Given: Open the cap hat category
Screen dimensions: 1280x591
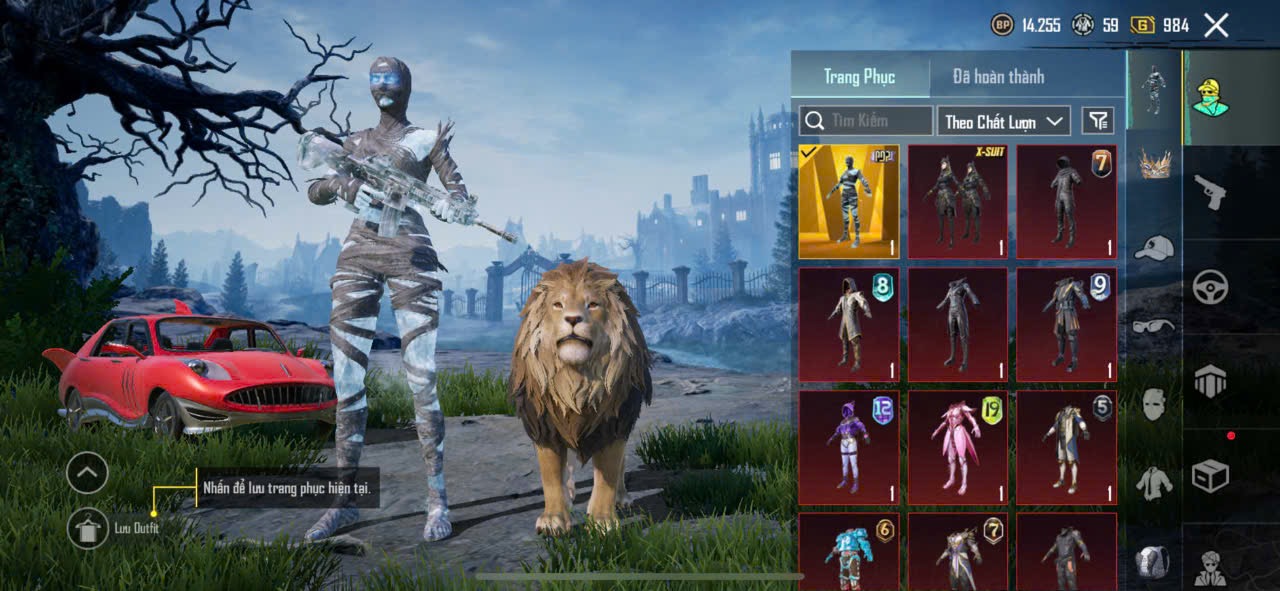Looking at the screenshot, I should tap(1155, 248).
